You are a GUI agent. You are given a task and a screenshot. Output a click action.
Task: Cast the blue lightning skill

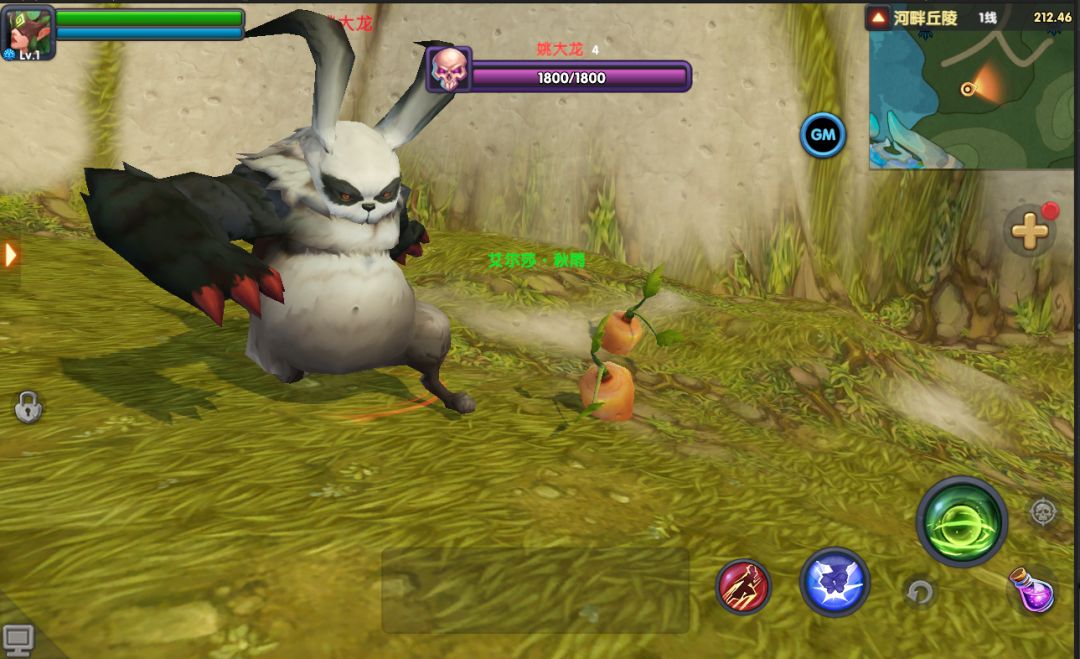pyautogui.click(x=834, y=582)
